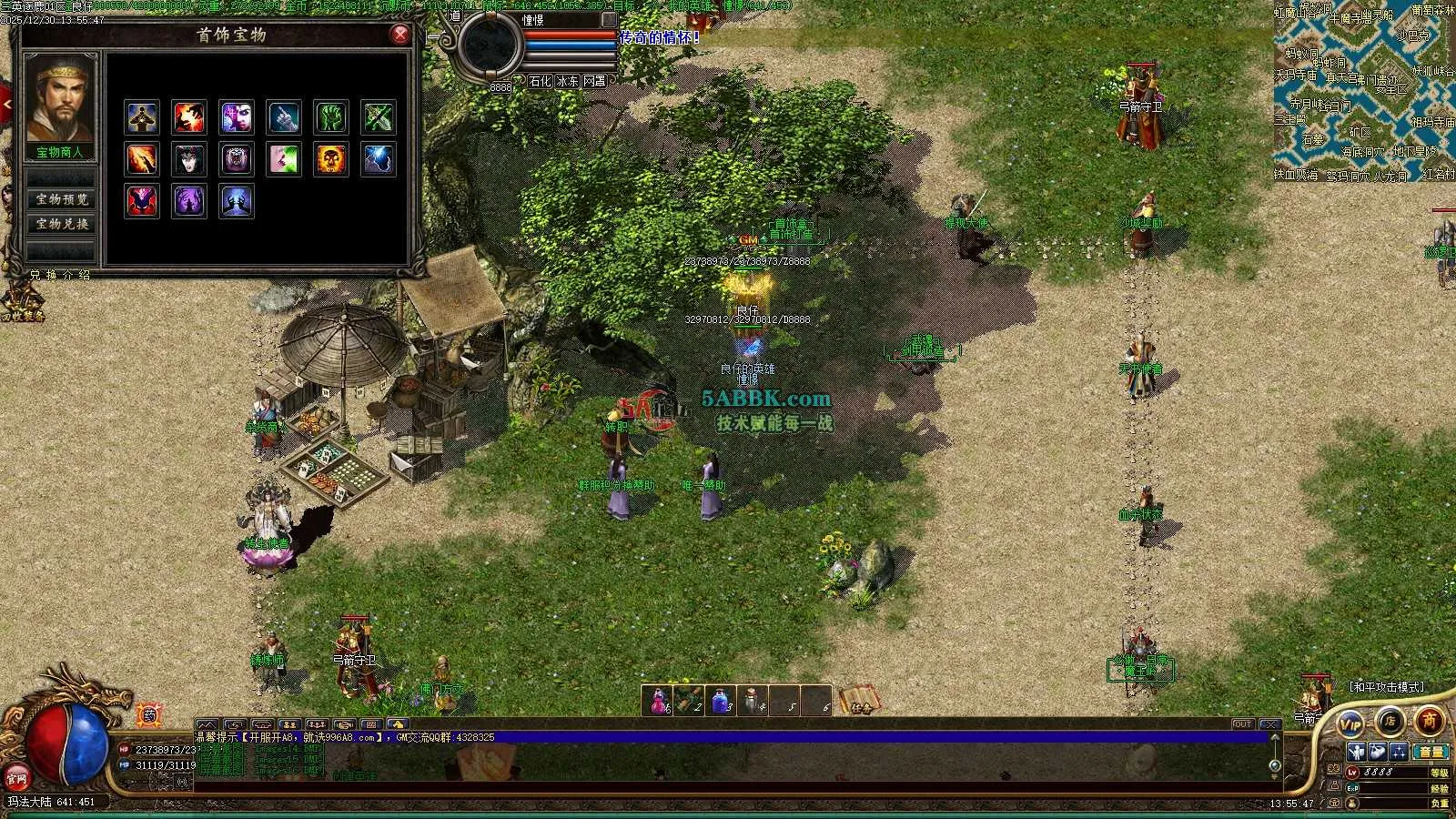This screenshot has height=819, width=1456.
Task: Close the 首饰宝物 treasure window
Action: (399, 35)
